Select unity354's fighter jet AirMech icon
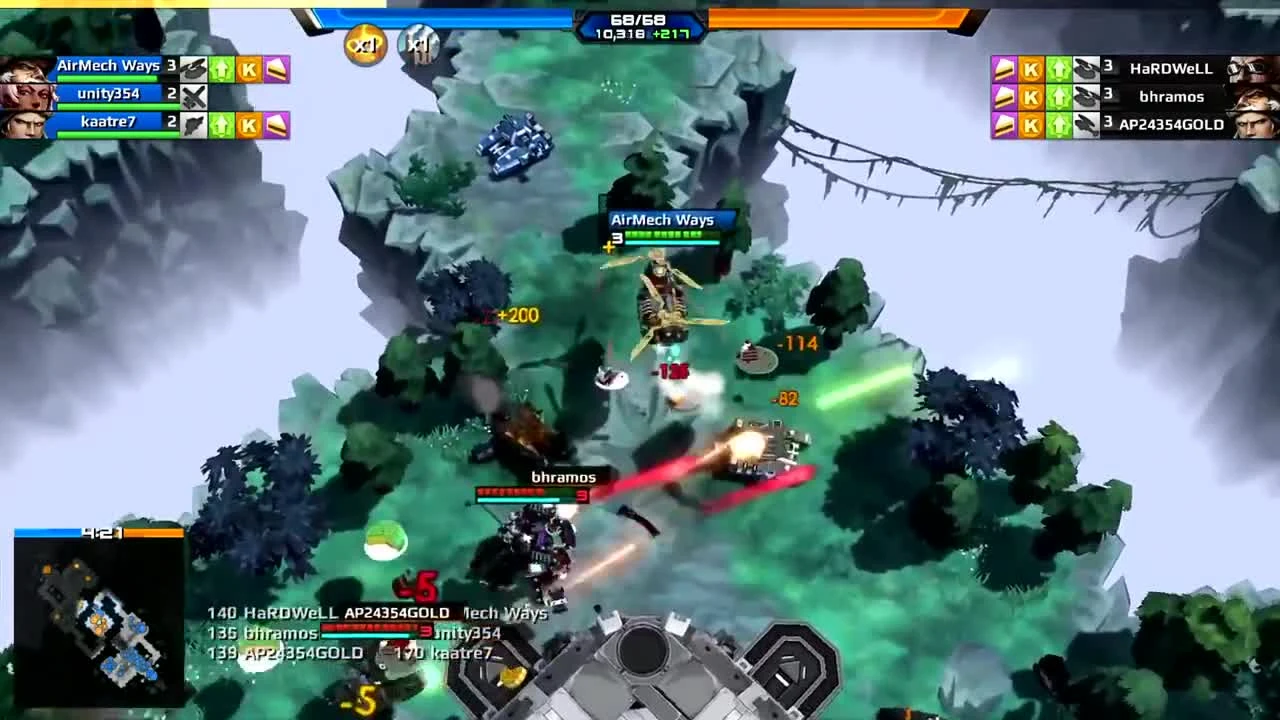Viewport: 1280px width, 720px height. 193,96
